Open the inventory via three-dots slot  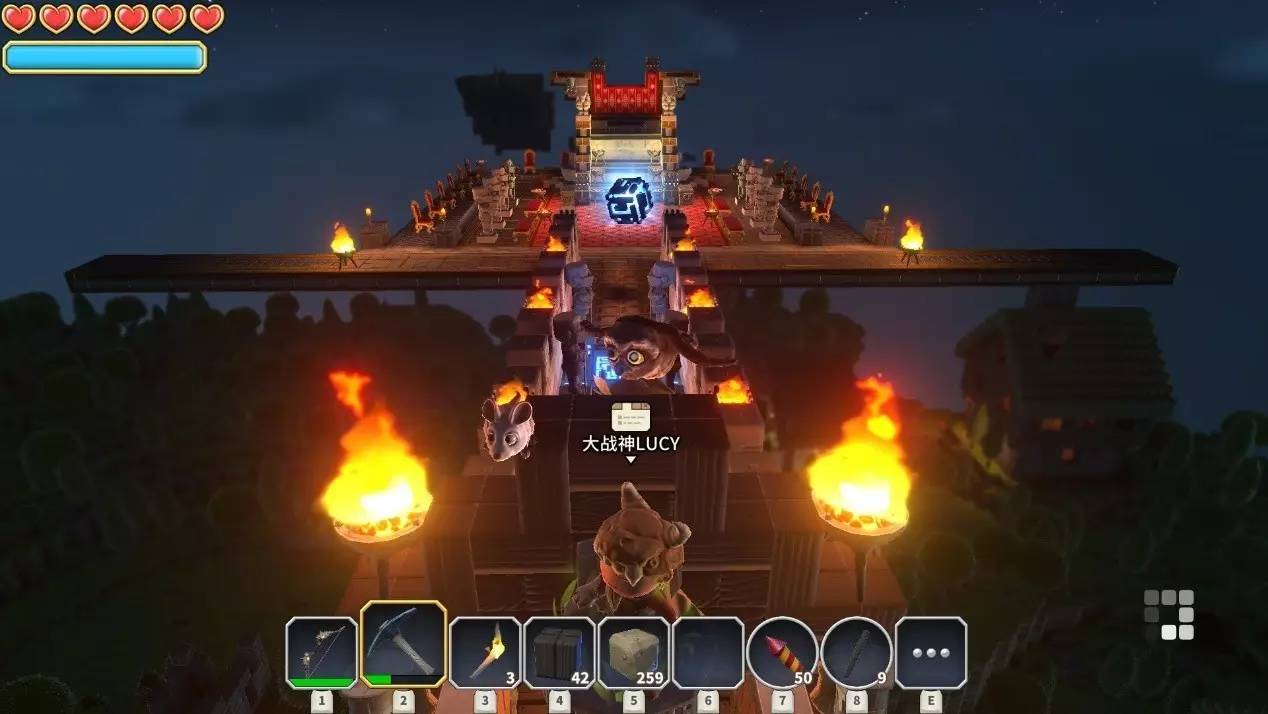[x=930, y=652]
